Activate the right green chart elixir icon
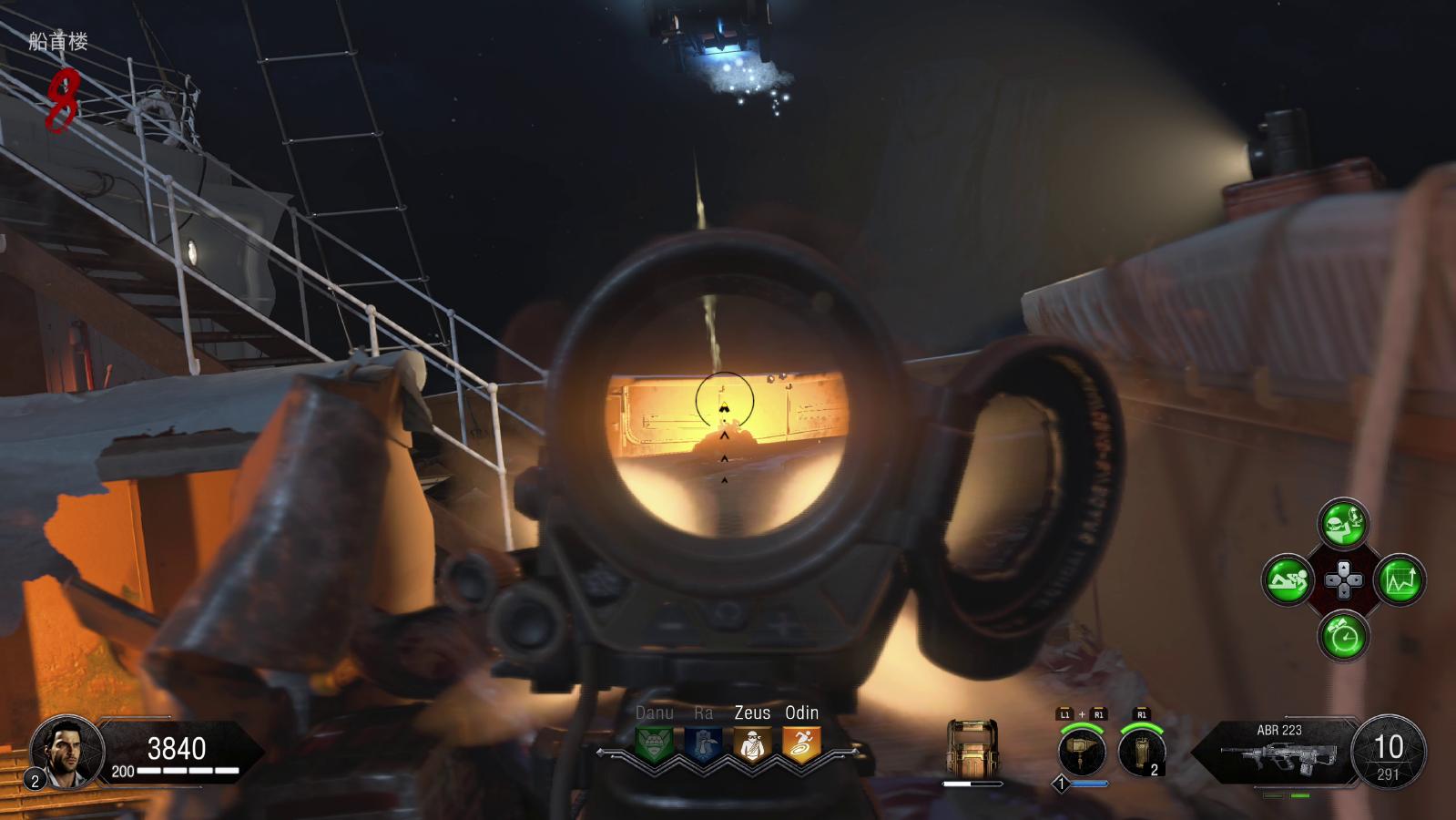The height and width of the screenshot is (820, 1456). click(1400, 579)
